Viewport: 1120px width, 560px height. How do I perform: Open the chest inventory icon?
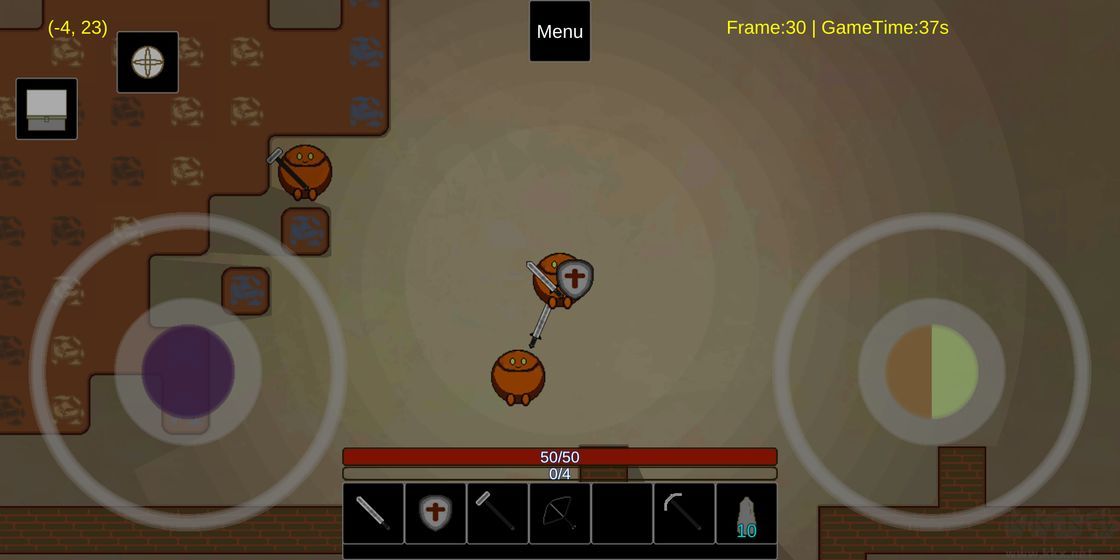pyautogui.click(x=47, y=109)
